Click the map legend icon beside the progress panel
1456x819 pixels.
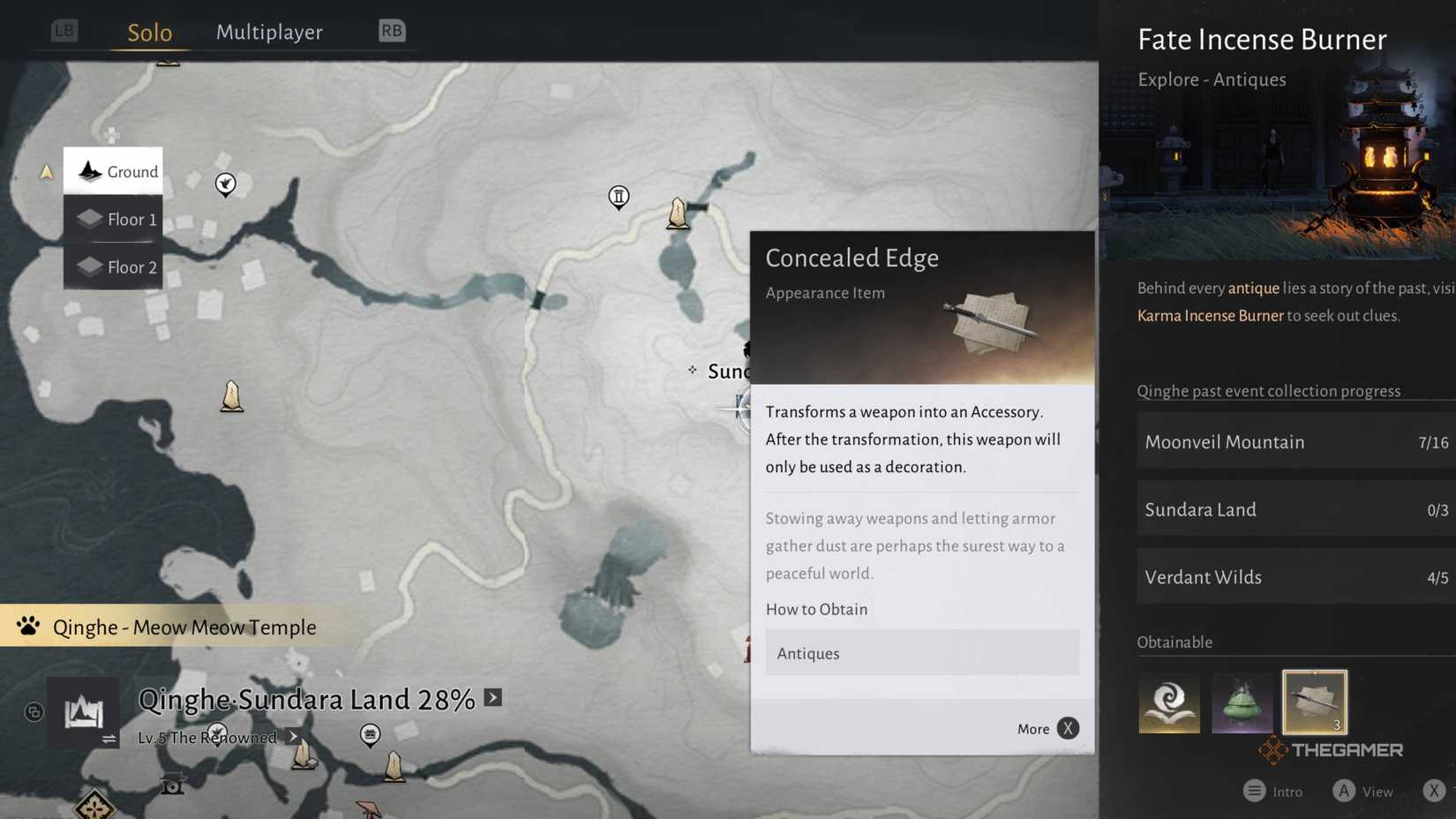point(85,711)
